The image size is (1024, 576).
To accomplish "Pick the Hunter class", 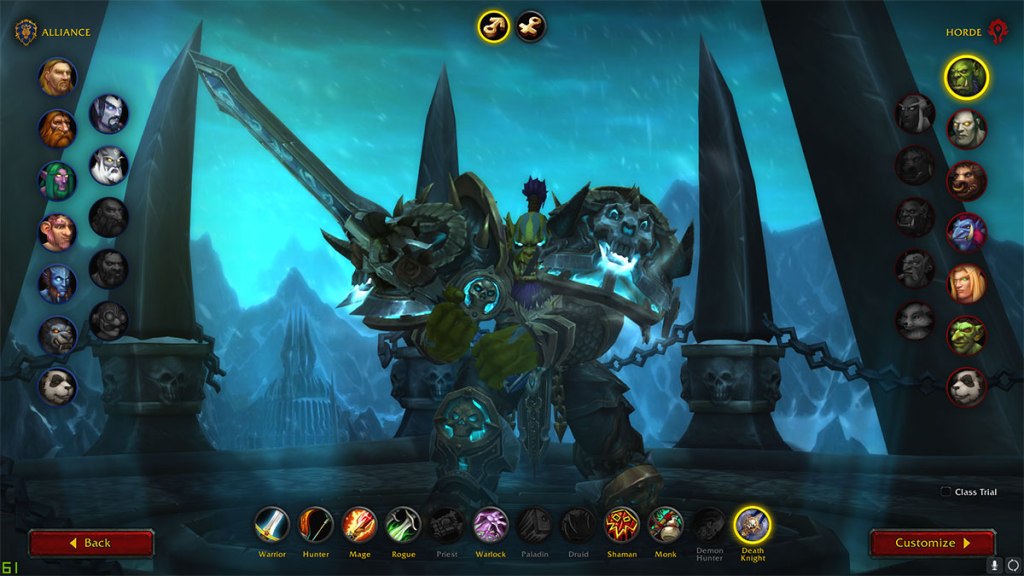I will pos(316,525).
